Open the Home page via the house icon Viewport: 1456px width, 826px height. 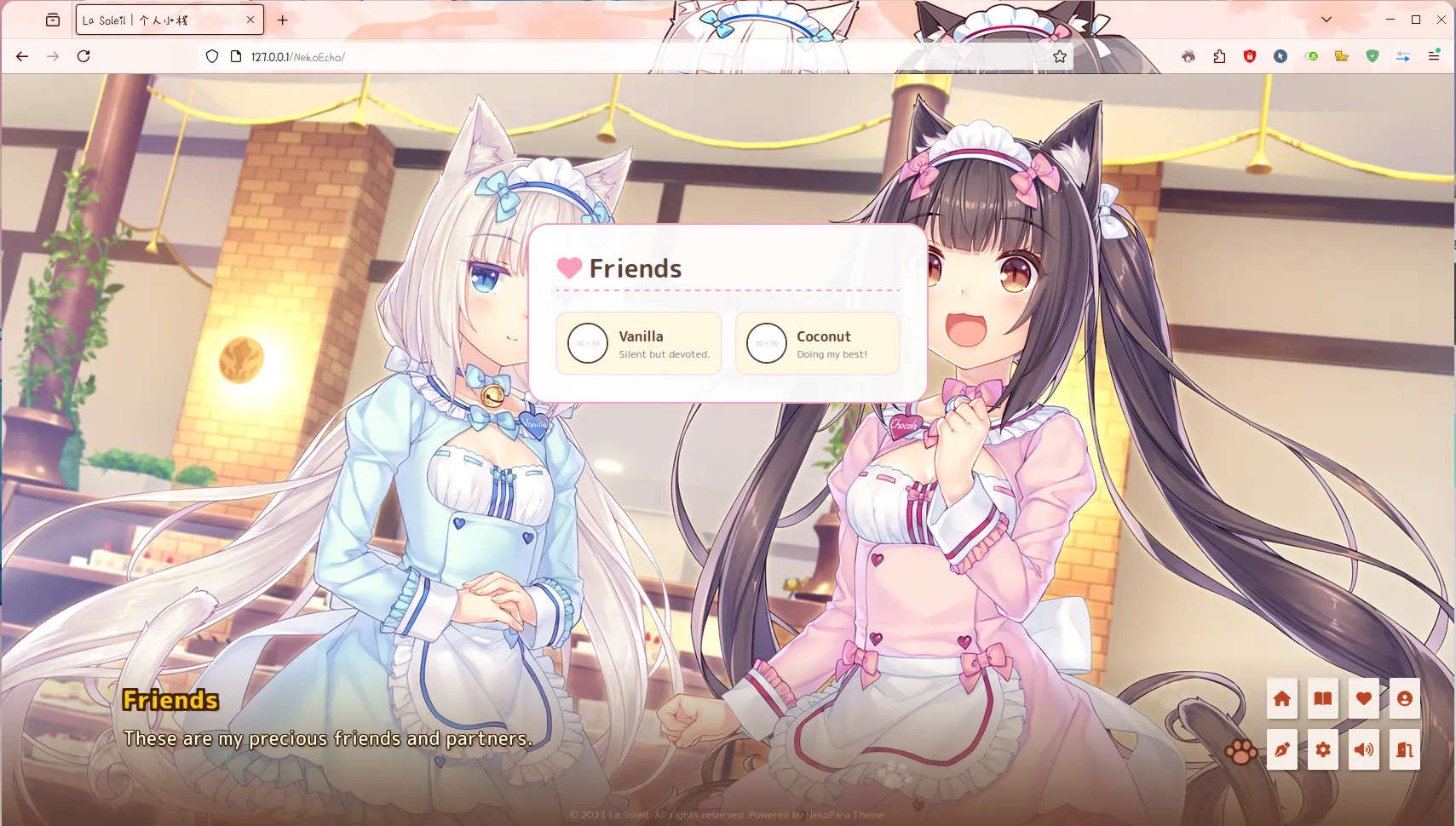[1283, 698]
